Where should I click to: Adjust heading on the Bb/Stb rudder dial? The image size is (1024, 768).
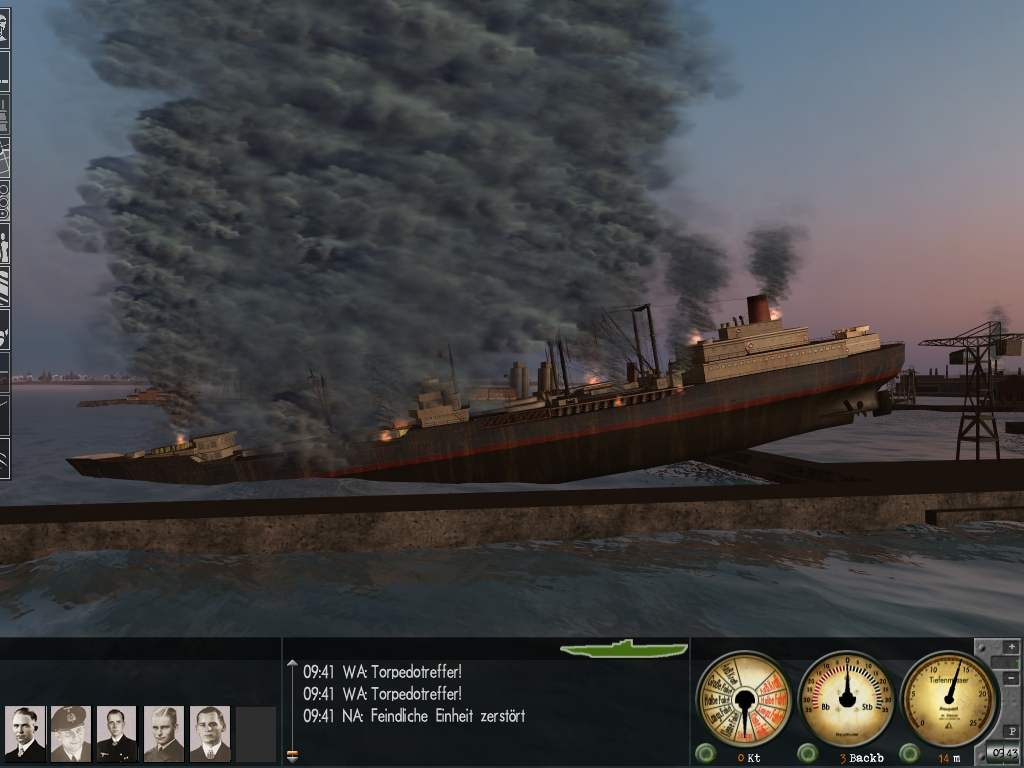pos(847,698)
